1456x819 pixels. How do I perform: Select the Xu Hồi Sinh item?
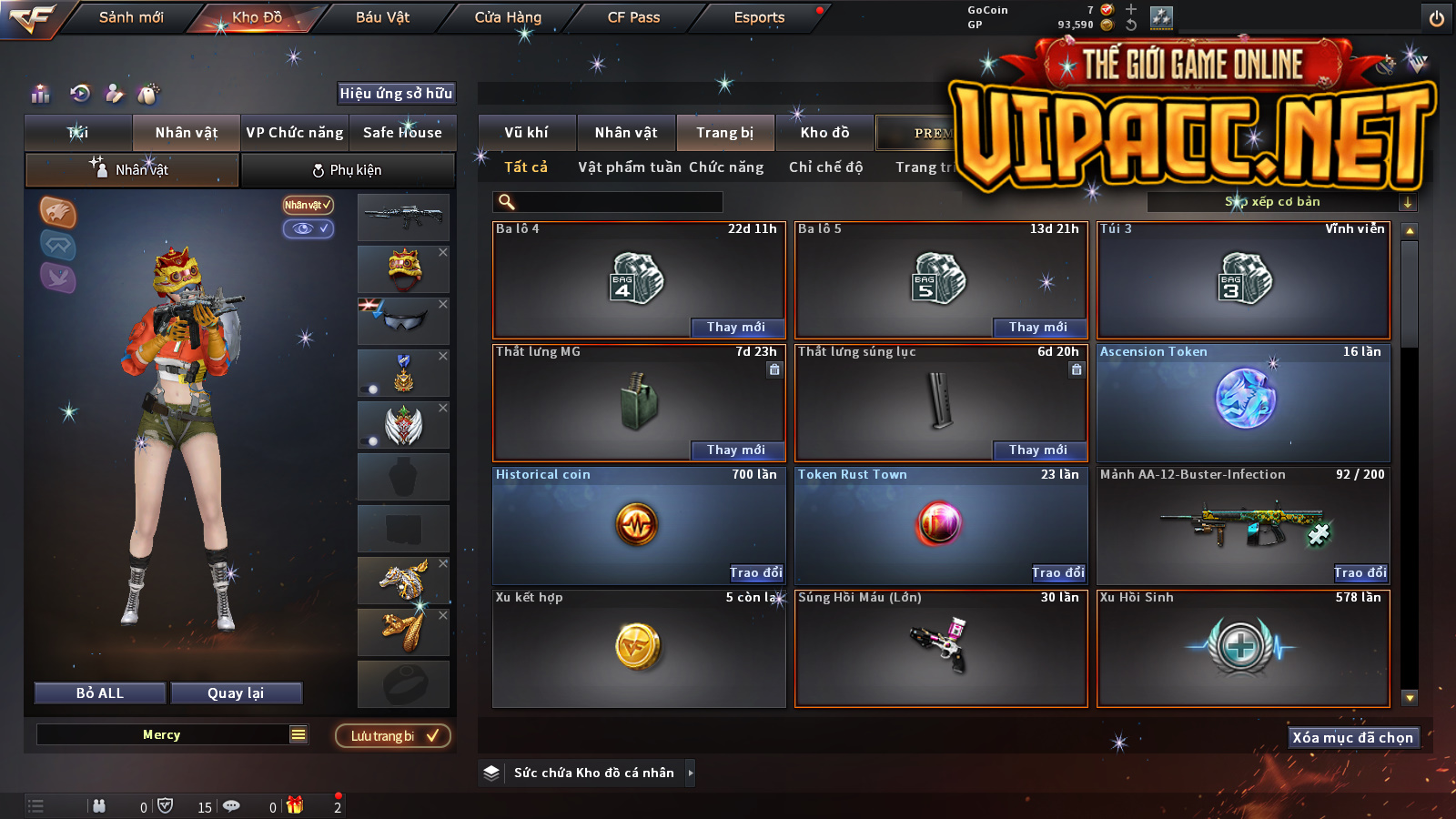[x=1243, y=648]
